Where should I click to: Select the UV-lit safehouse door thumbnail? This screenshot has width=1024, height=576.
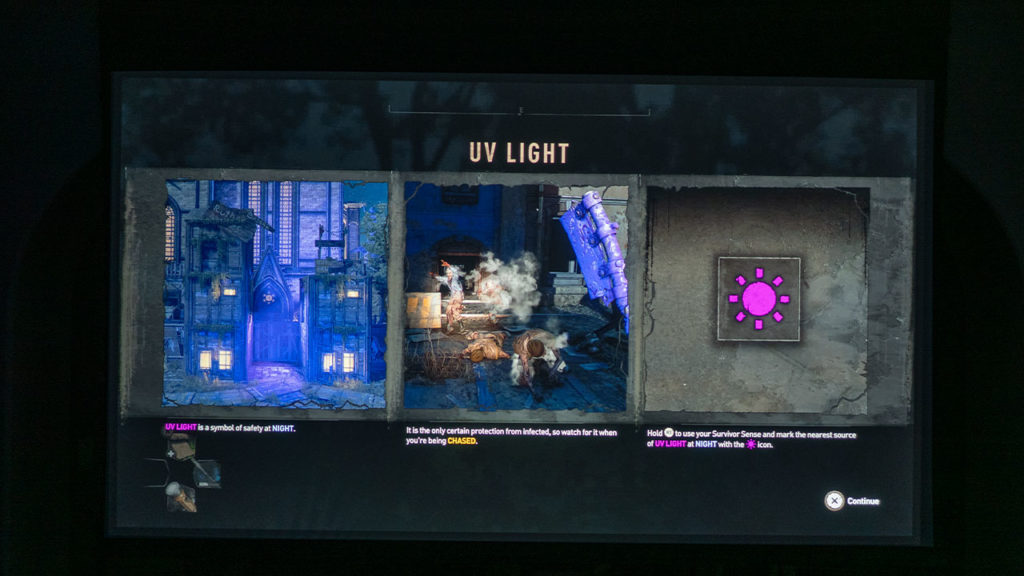[x=275, y=294]
